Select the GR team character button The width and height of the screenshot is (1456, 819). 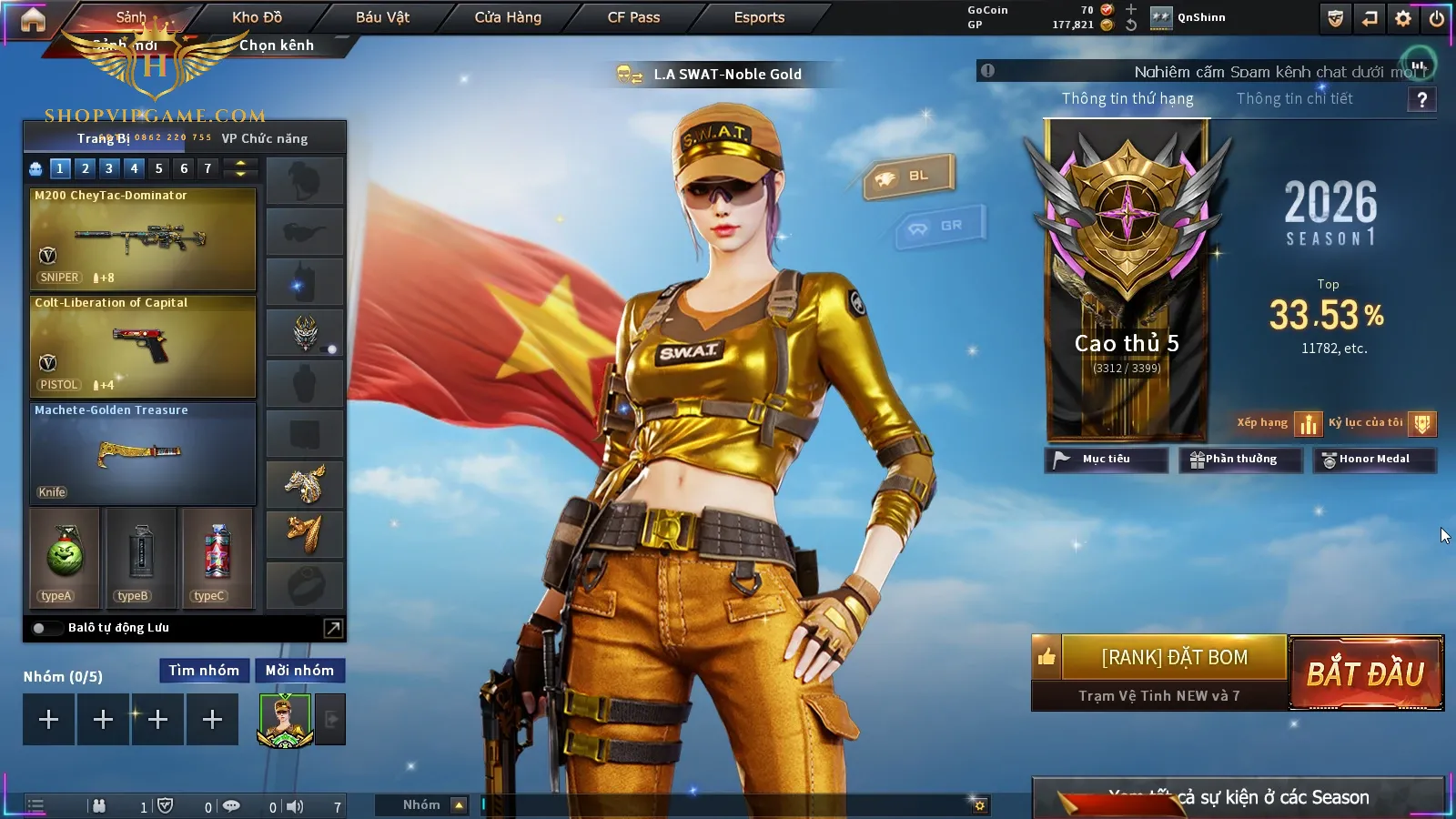(x=941, y=227)
